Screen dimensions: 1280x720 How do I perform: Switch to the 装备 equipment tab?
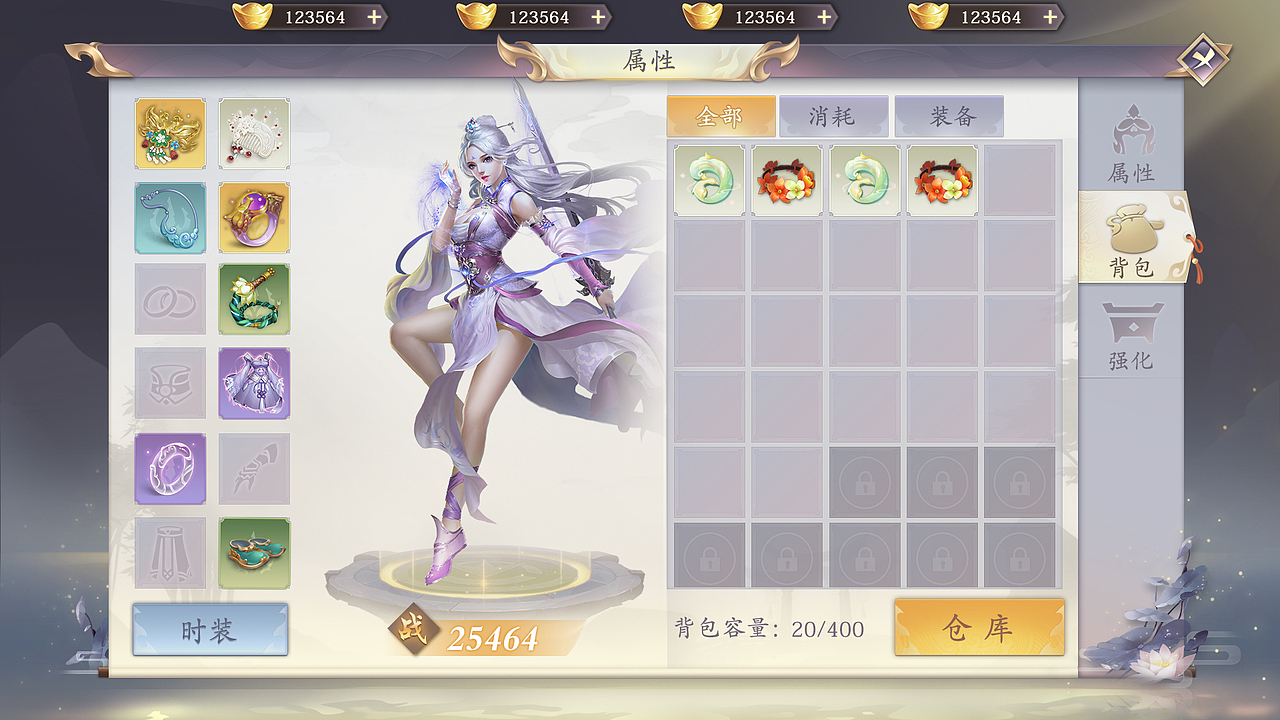click(x=948, y=116)
